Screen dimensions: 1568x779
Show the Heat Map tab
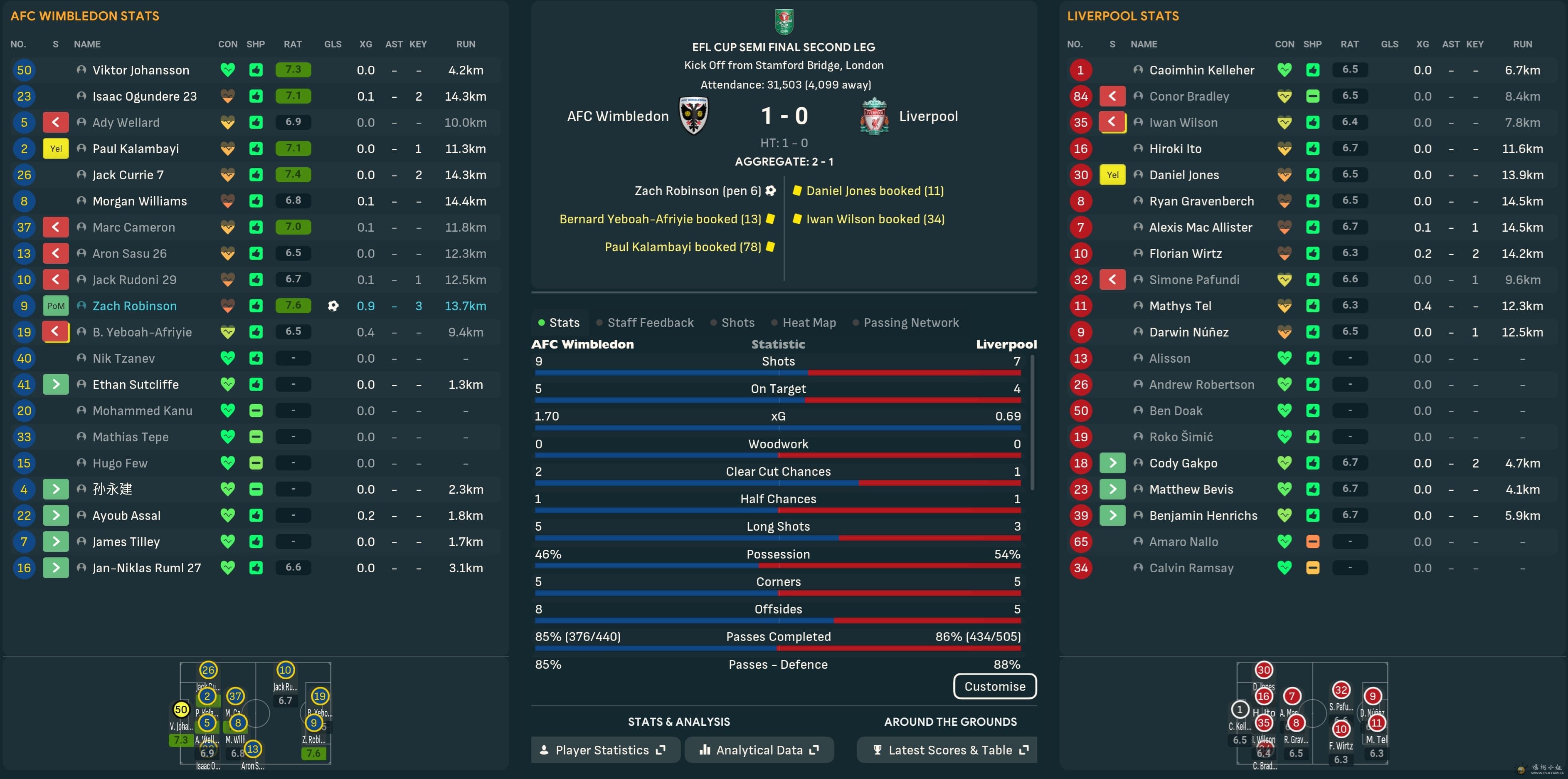809,323
